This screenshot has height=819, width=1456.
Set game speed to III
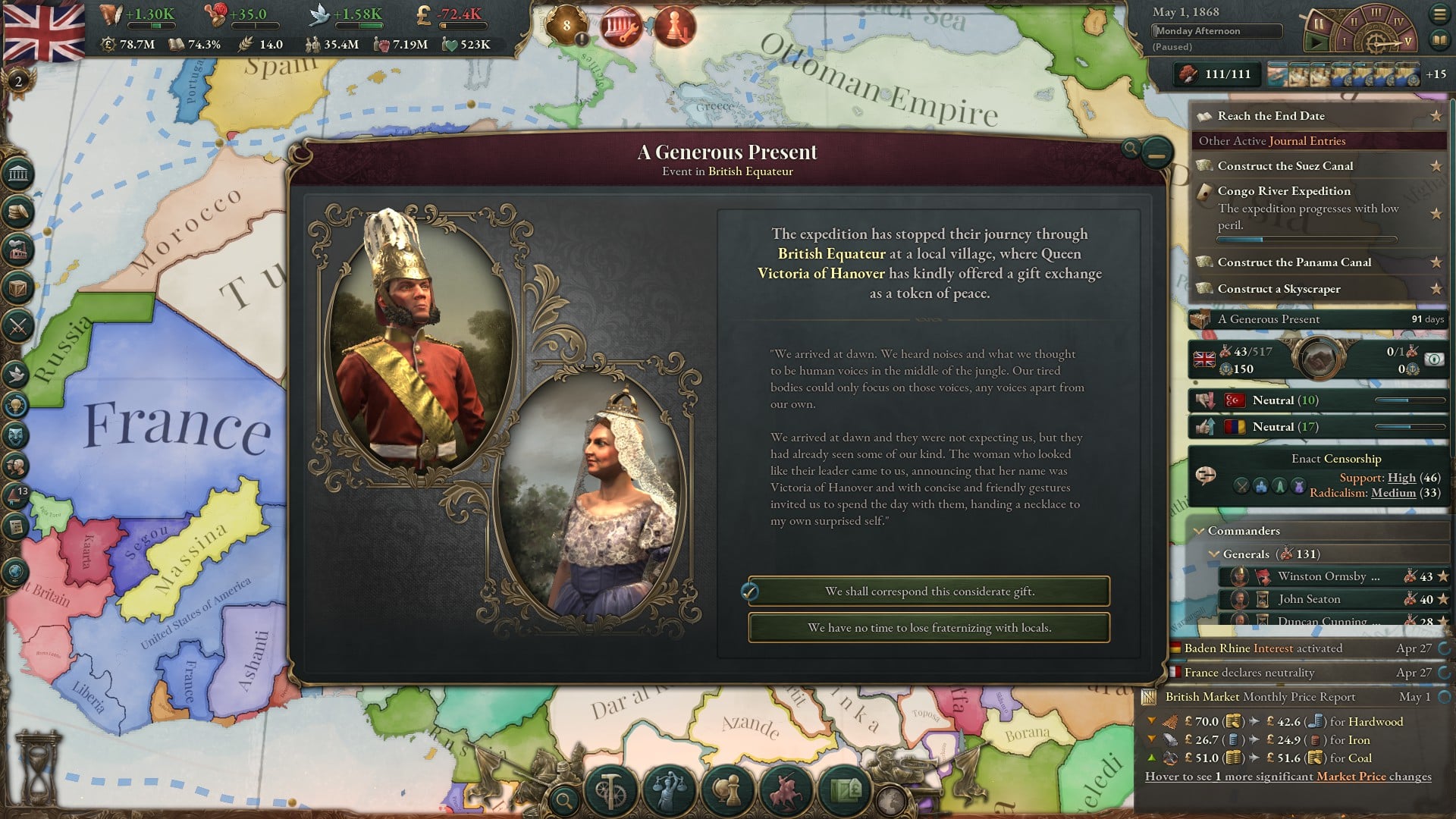pos(1376,13)
